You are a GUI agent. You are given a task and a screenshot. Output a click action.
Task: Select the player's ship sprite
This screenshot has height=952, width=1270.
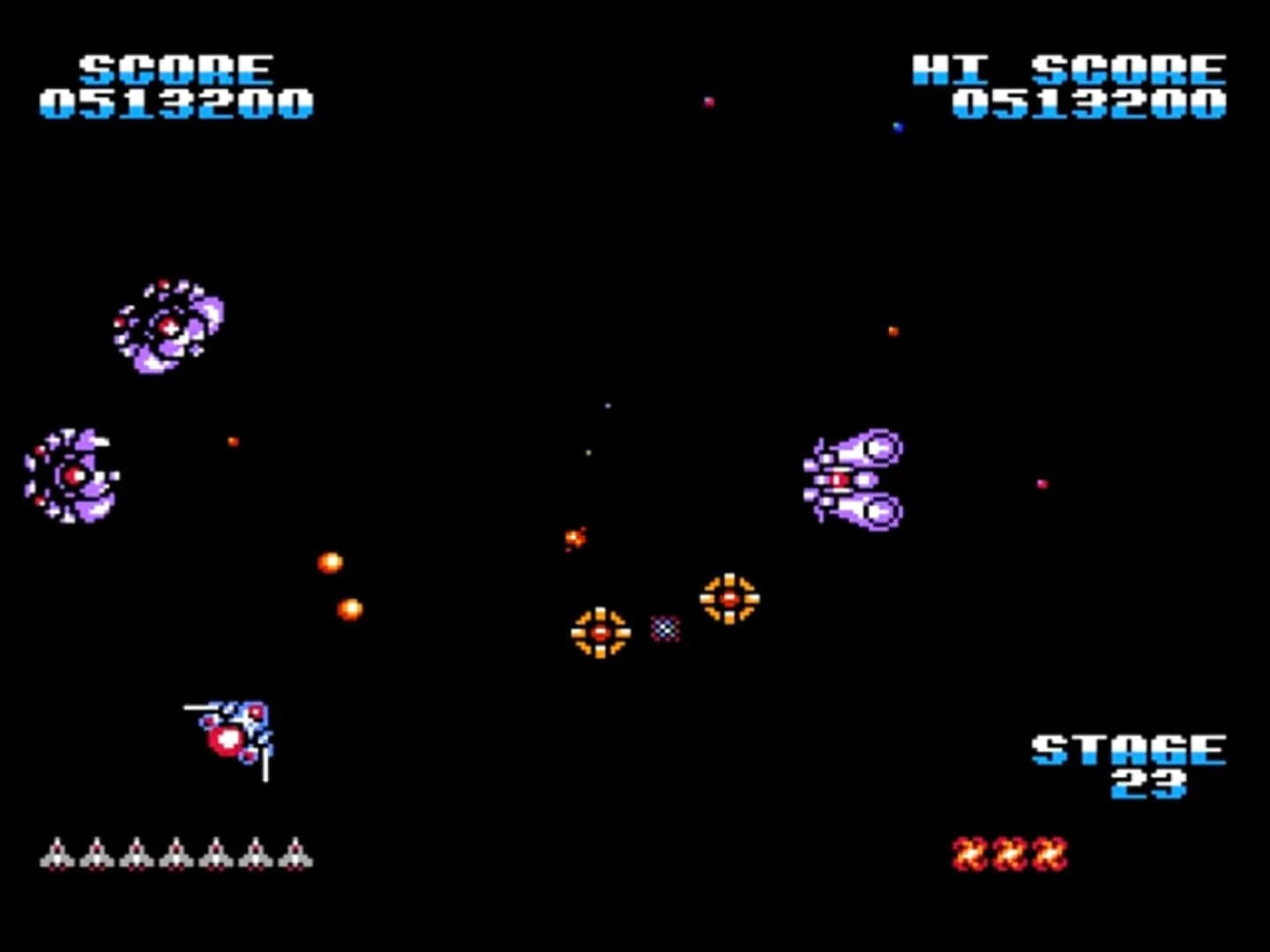(x=231, y=732)
